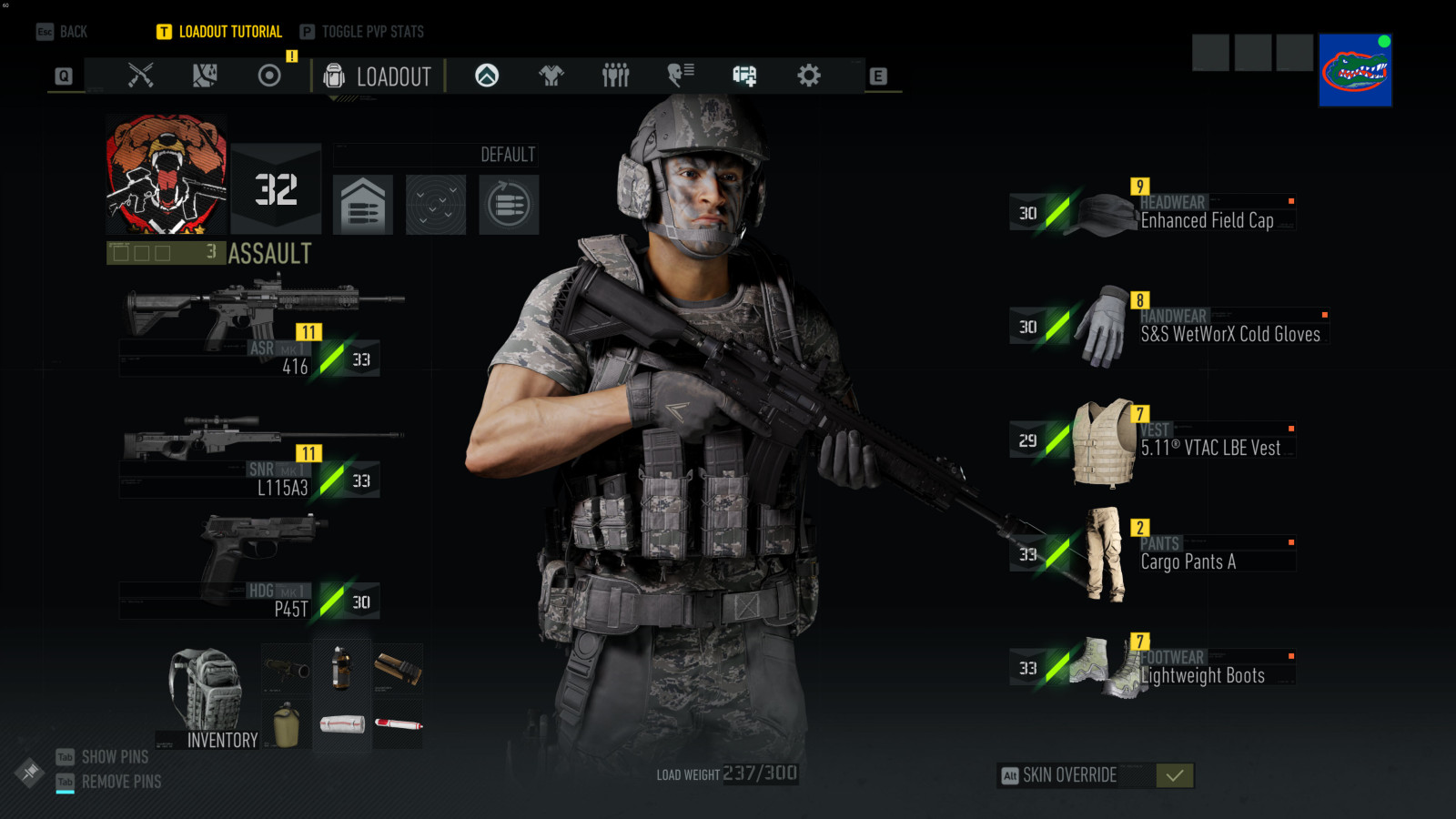This screenshot has width=1456, height=819.
Task: Select the S&S WetWorX Cold Gloves slot
Action: pos(1201,329)
